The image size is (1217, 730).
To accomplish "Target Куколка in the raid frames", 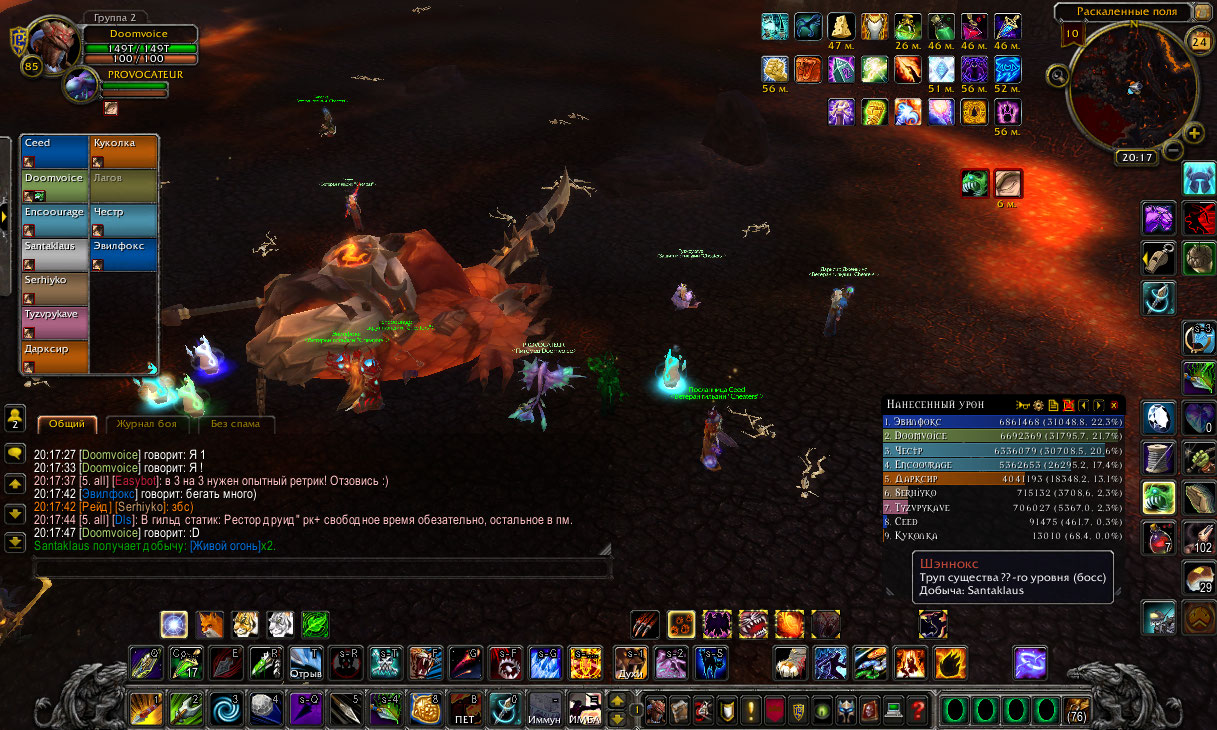I will [123, 151].
